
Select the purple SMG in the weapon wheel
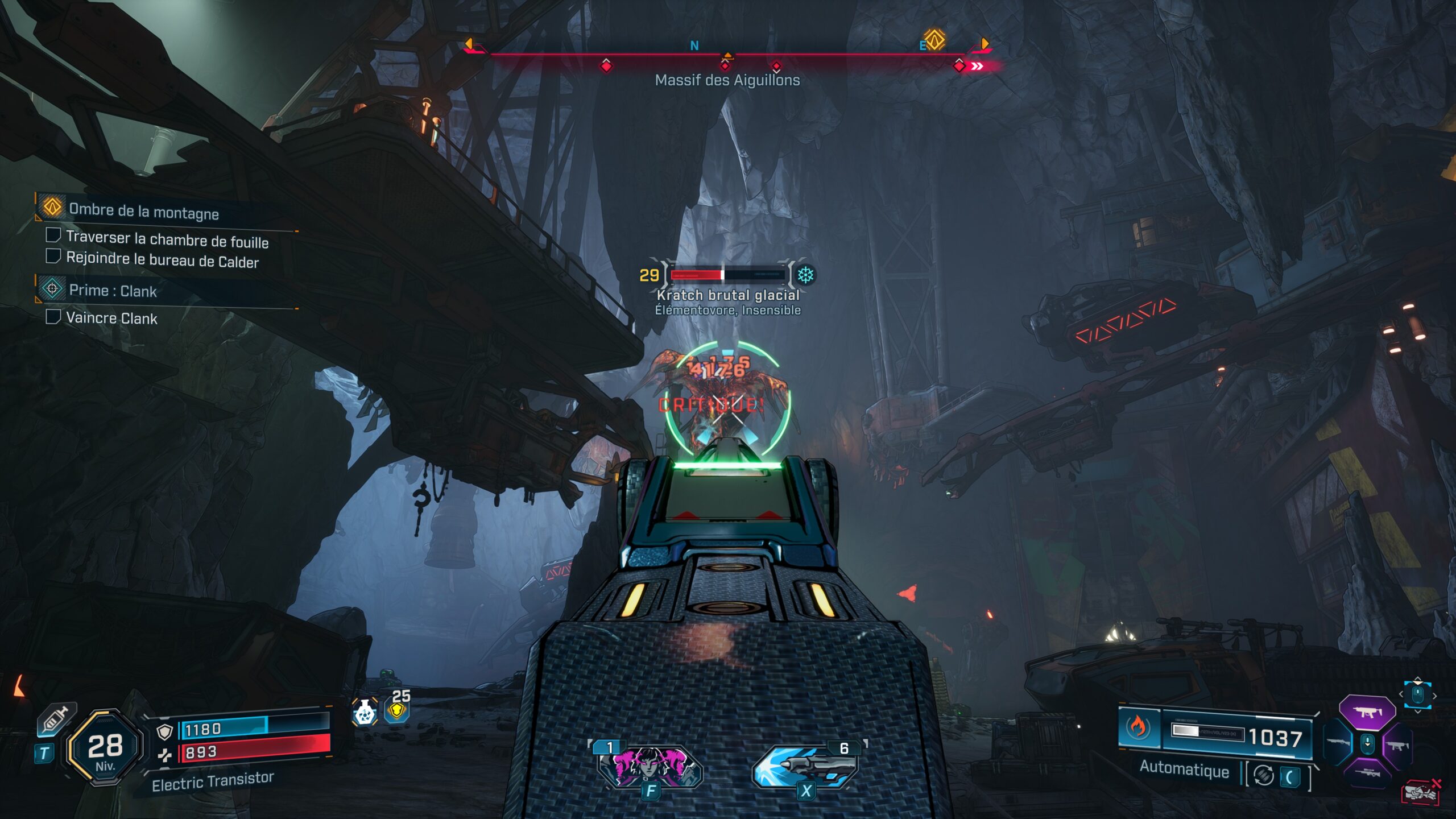(x=1367, y=712)
